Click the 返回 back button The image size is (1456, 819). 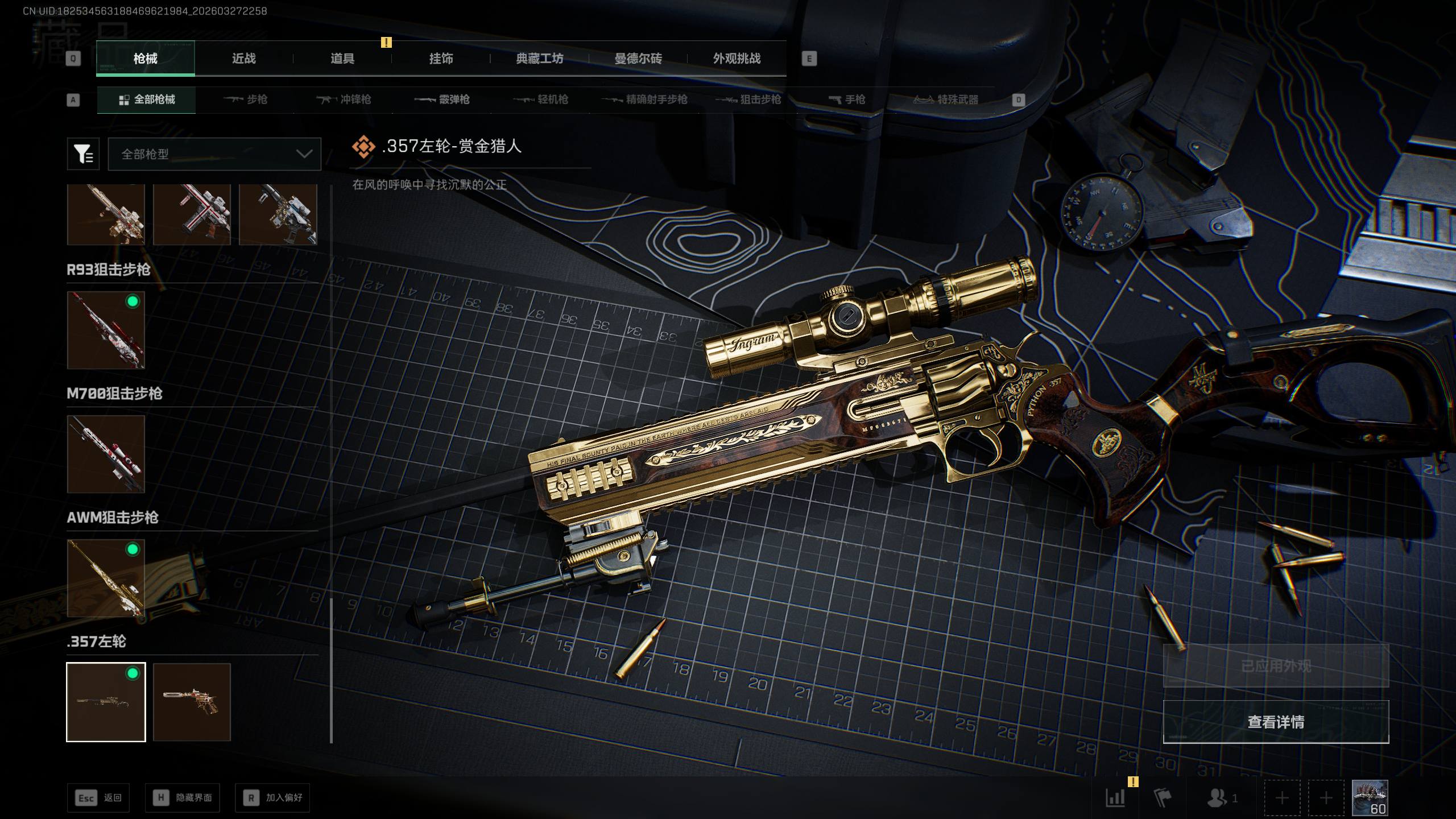(x=98, y=798)
